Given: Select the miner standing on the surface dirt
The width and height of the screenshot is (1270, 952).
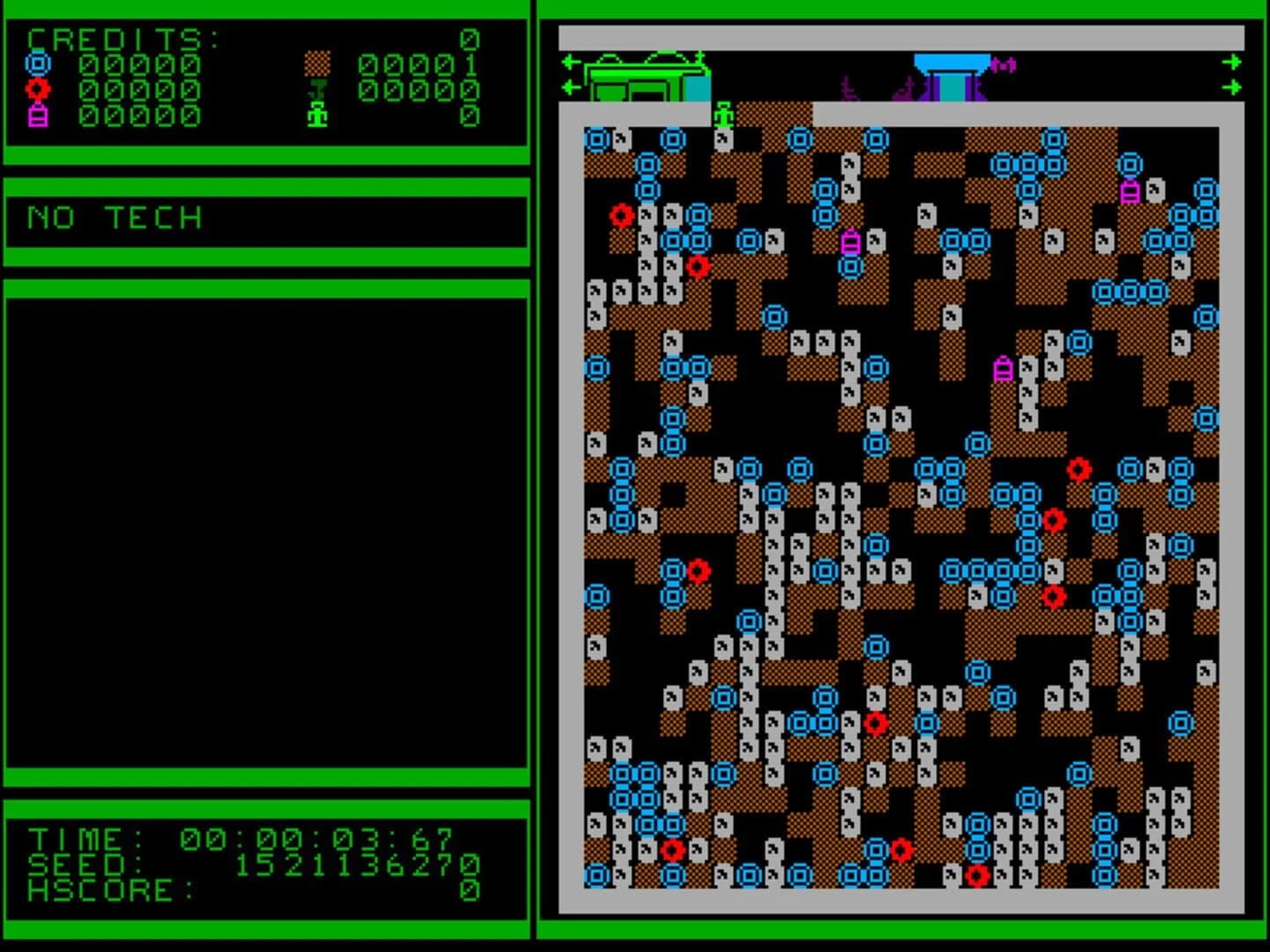Looking at the screenshot, I should tap(721, 115).
